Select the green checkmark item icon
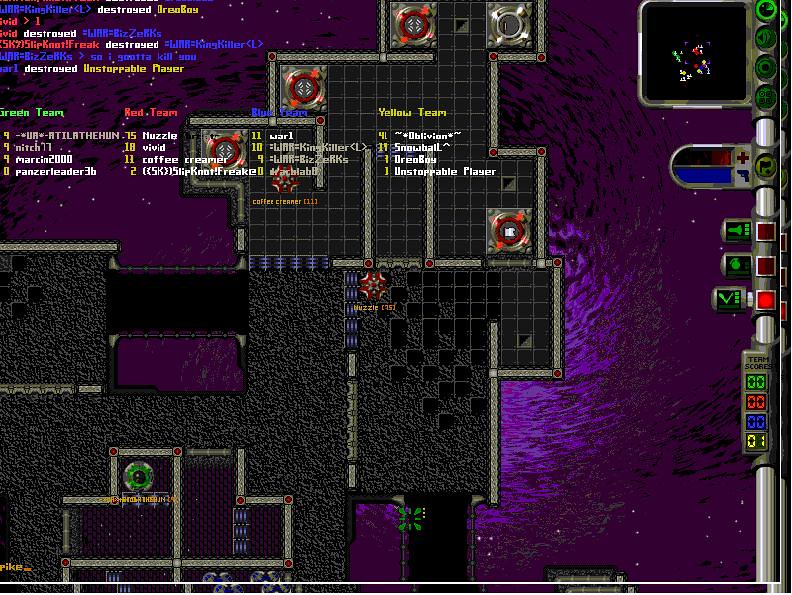This screenshot has width=792, height=595. pyautogui.click(x=730, y=299)
